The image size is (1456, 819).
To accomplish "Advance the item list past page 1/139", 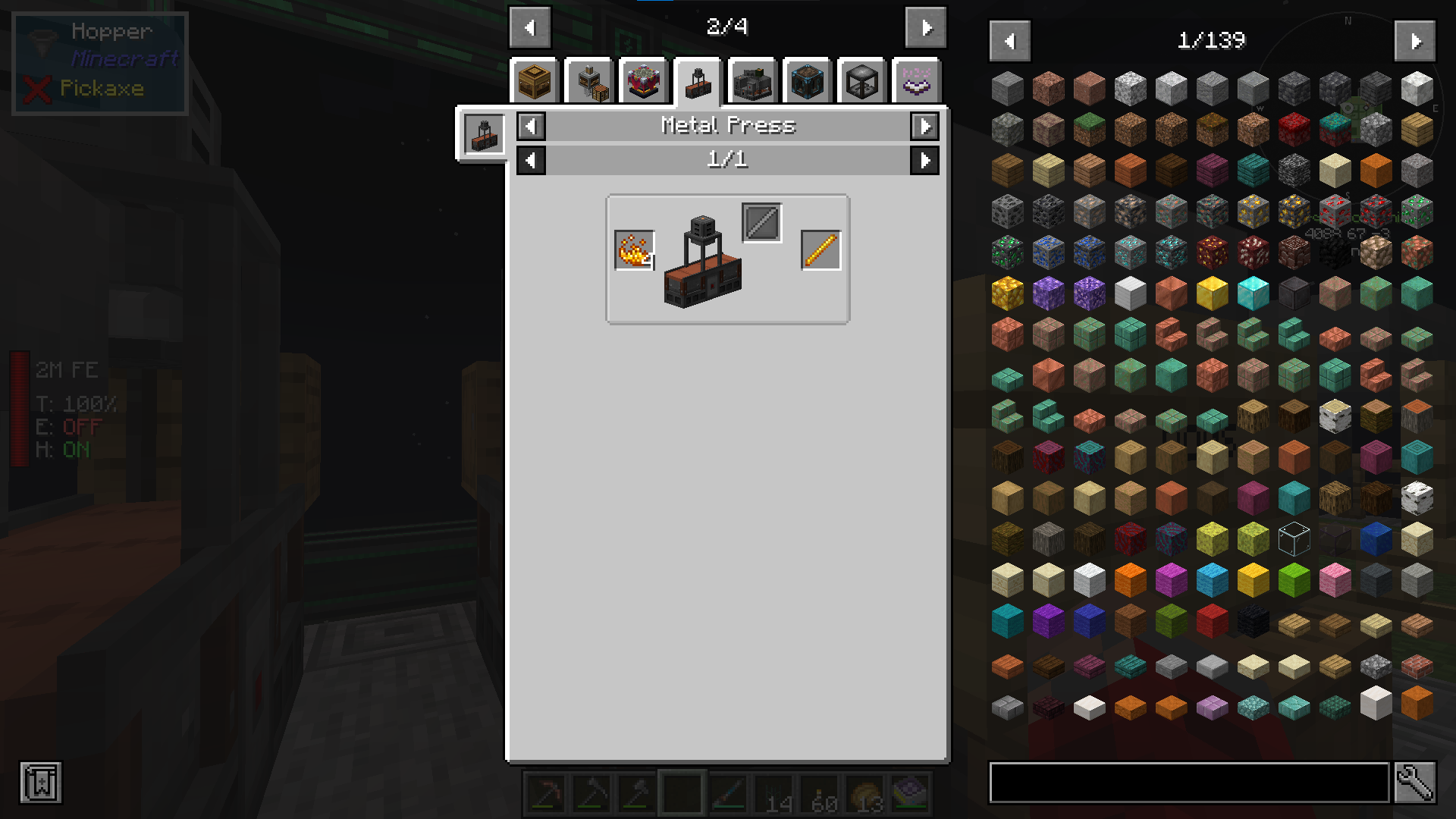I will click(1415, 41).
